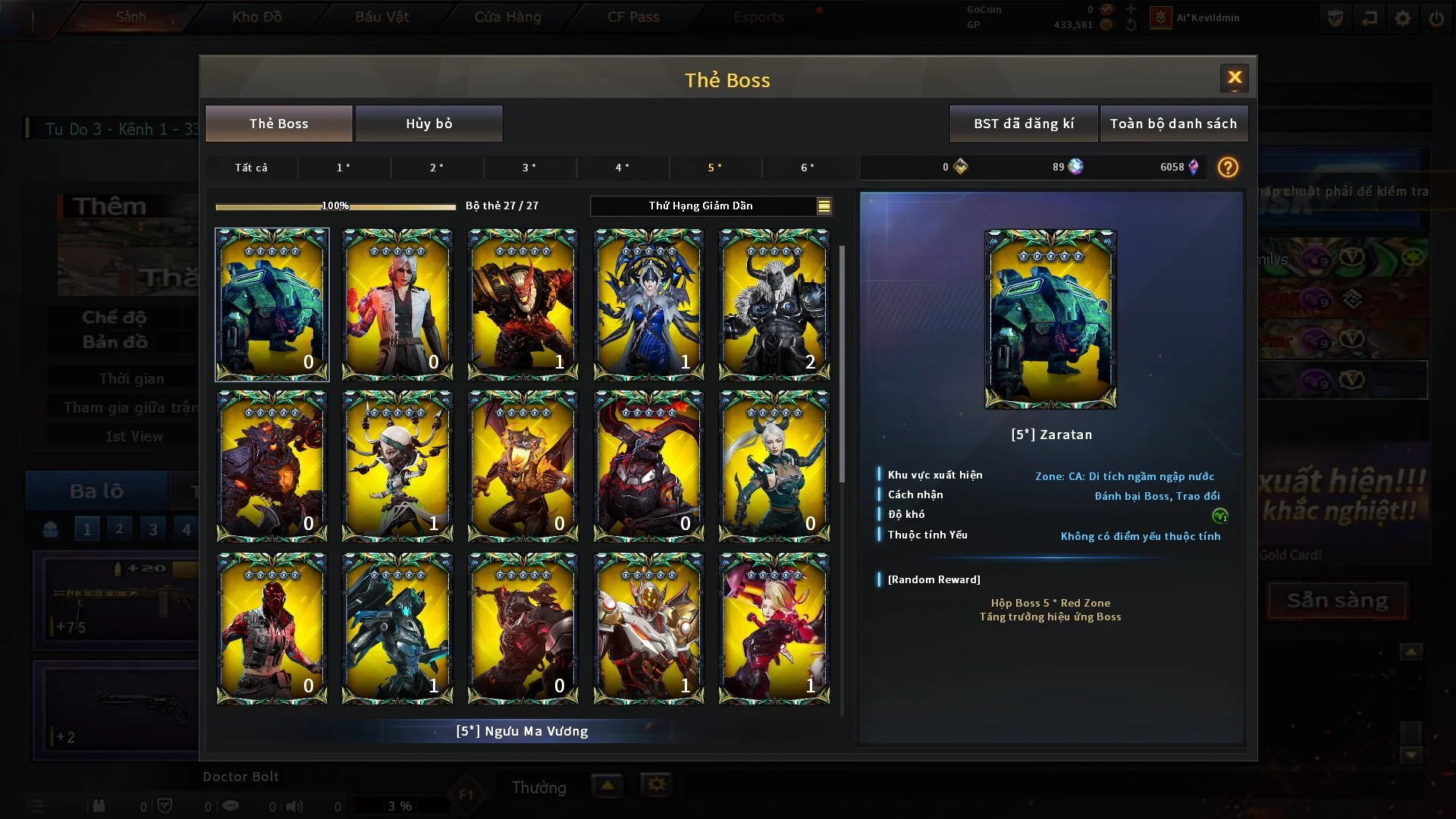Select the blonde woman in red card
Viewport: 1456px width, 819px height.
773,628
